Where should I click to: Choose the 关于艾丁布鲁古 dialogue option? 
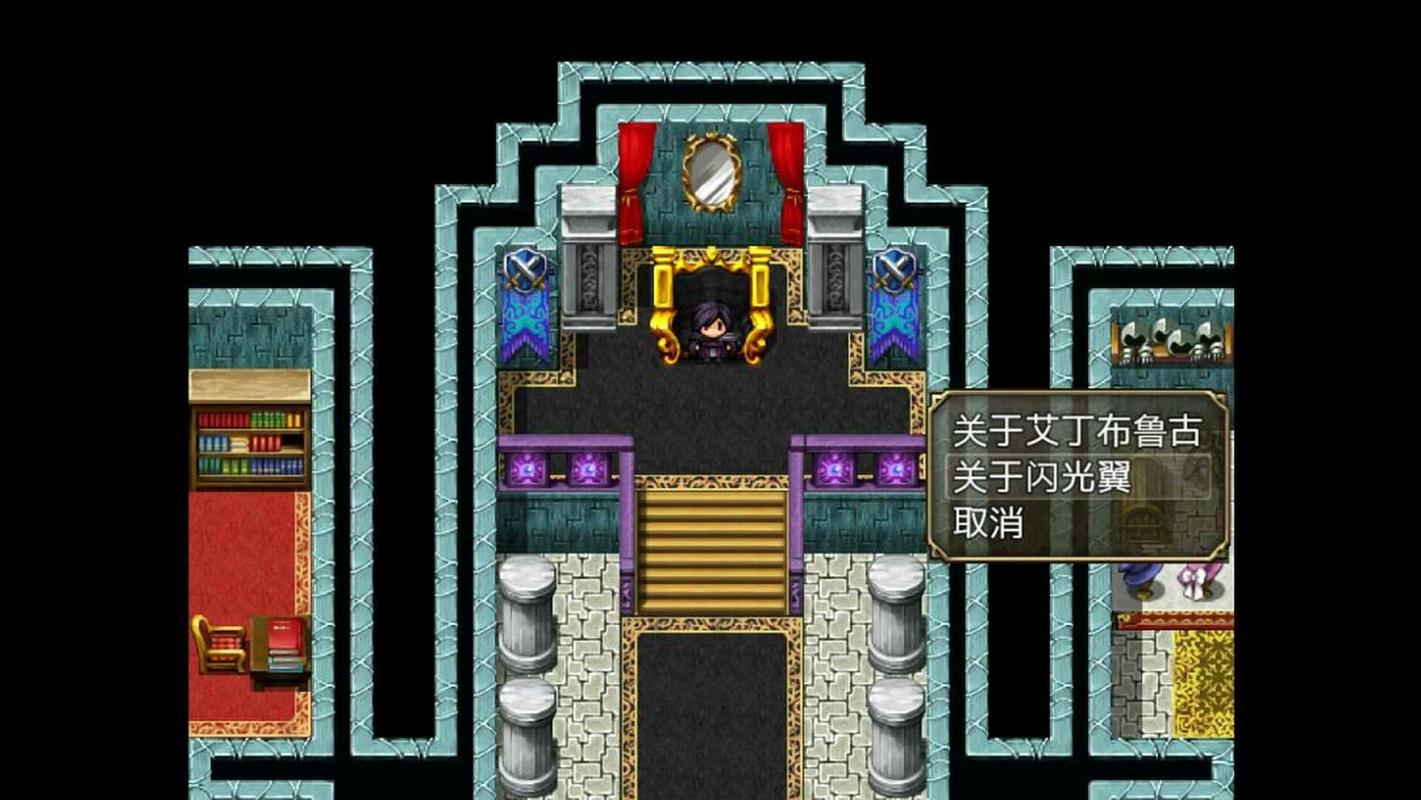[1080, 430]
